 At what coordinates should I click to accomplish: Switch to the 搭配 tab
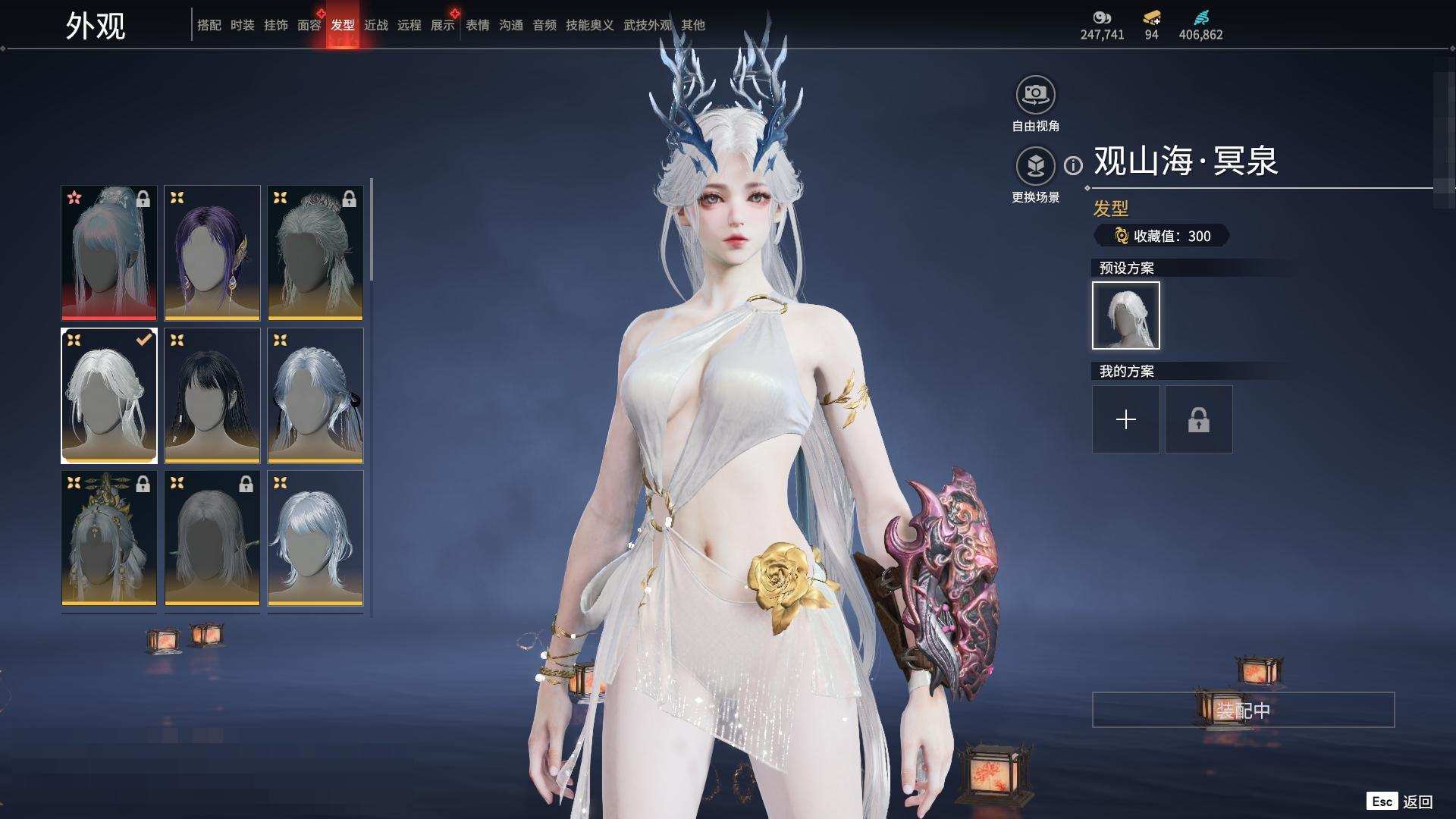(x=209, y=25)
